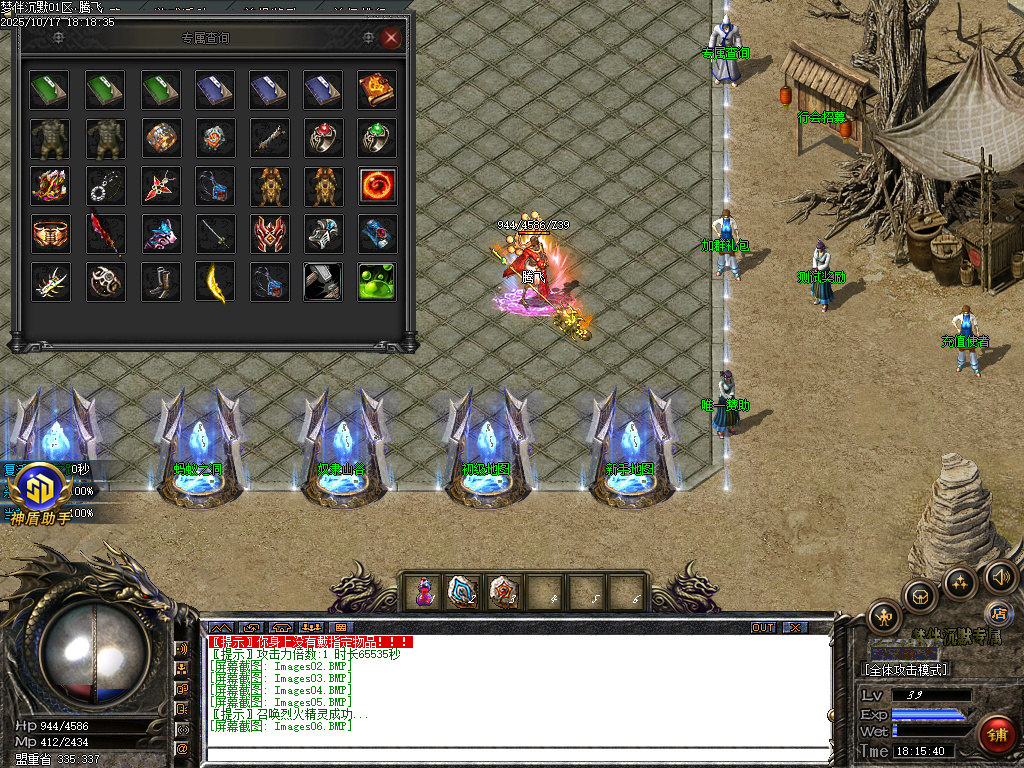Click the crimson jagged sword item

[x=105, y=234]
